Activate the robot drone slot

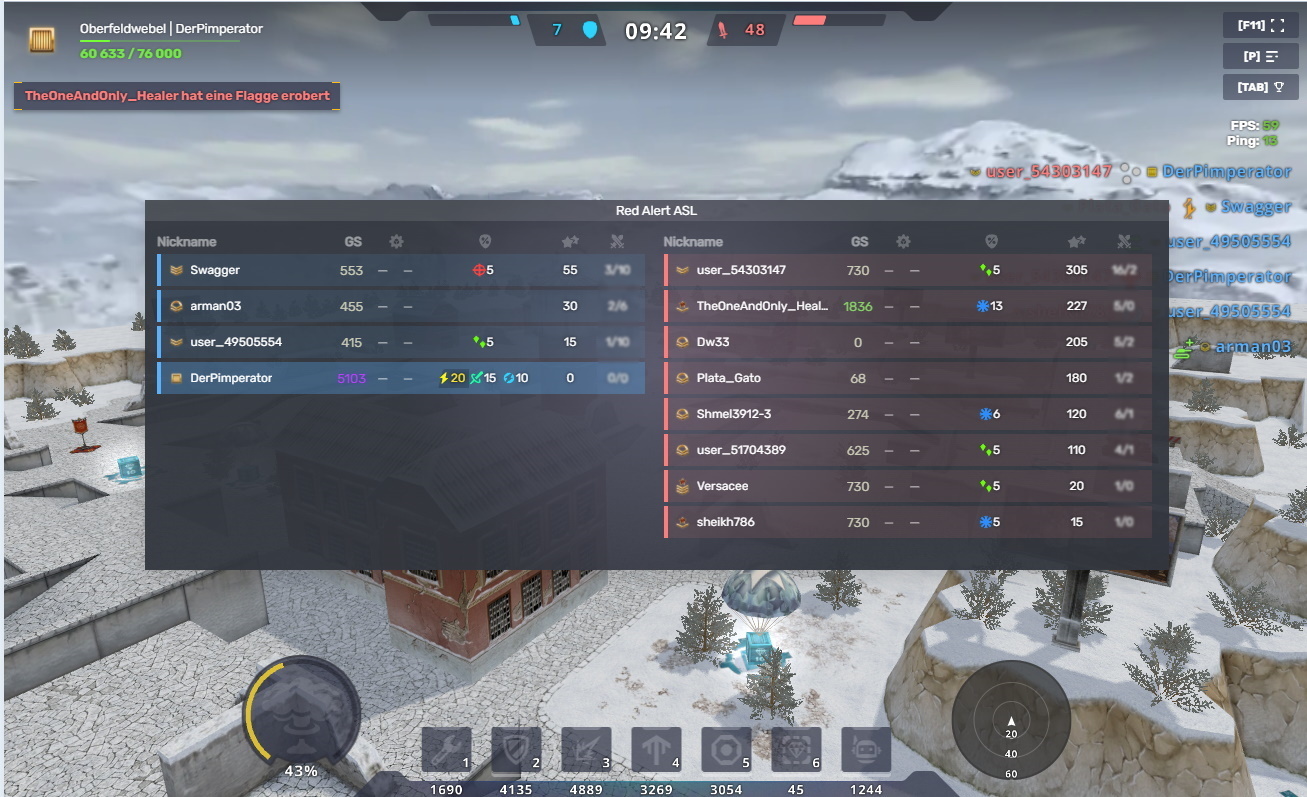point(866,750)
